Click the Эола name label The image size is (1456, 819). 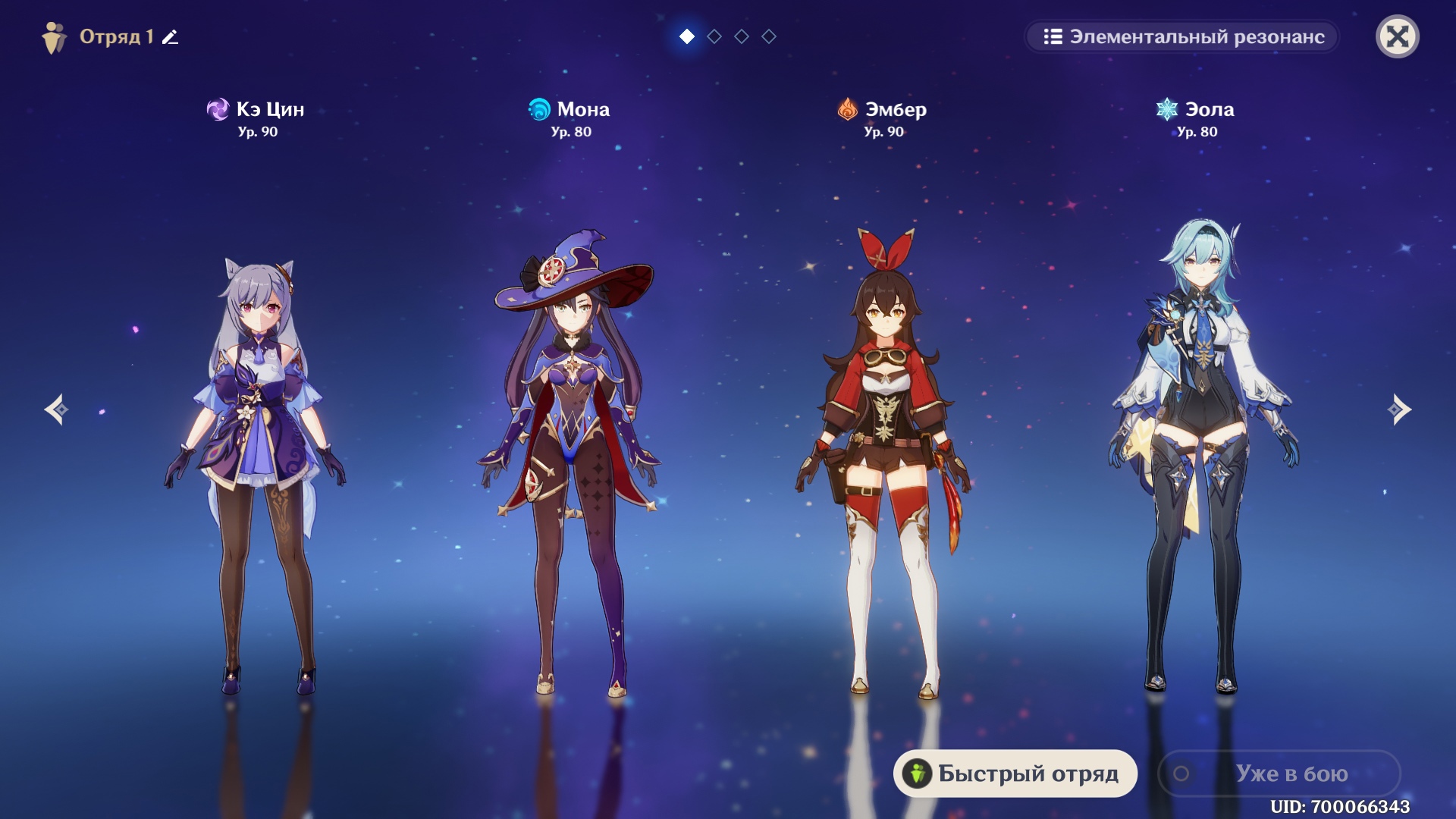click(x=1209, y=109)
